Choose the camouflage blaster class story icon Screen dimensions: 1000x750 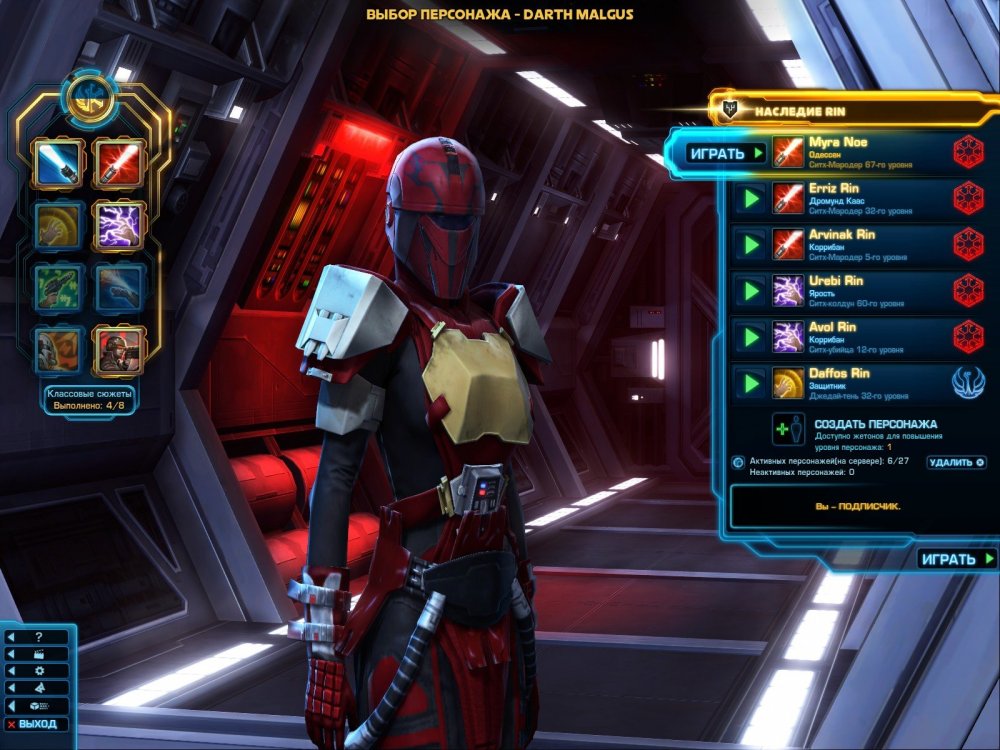[57, 288]
